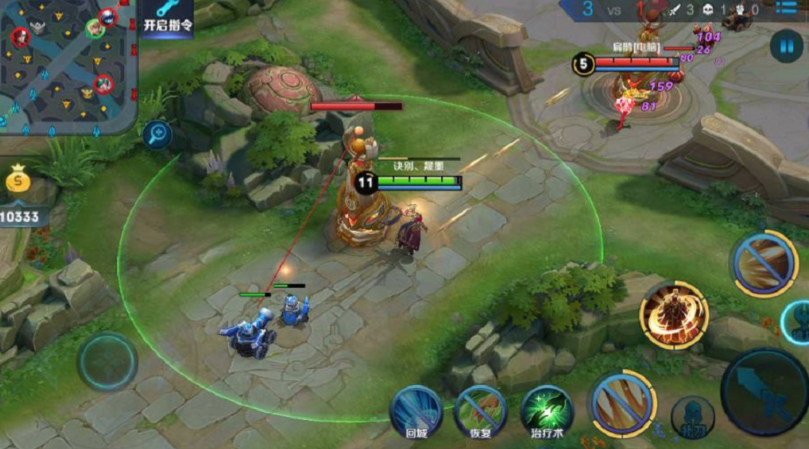Activate the 恢复 restore ability

click(481, 410)
